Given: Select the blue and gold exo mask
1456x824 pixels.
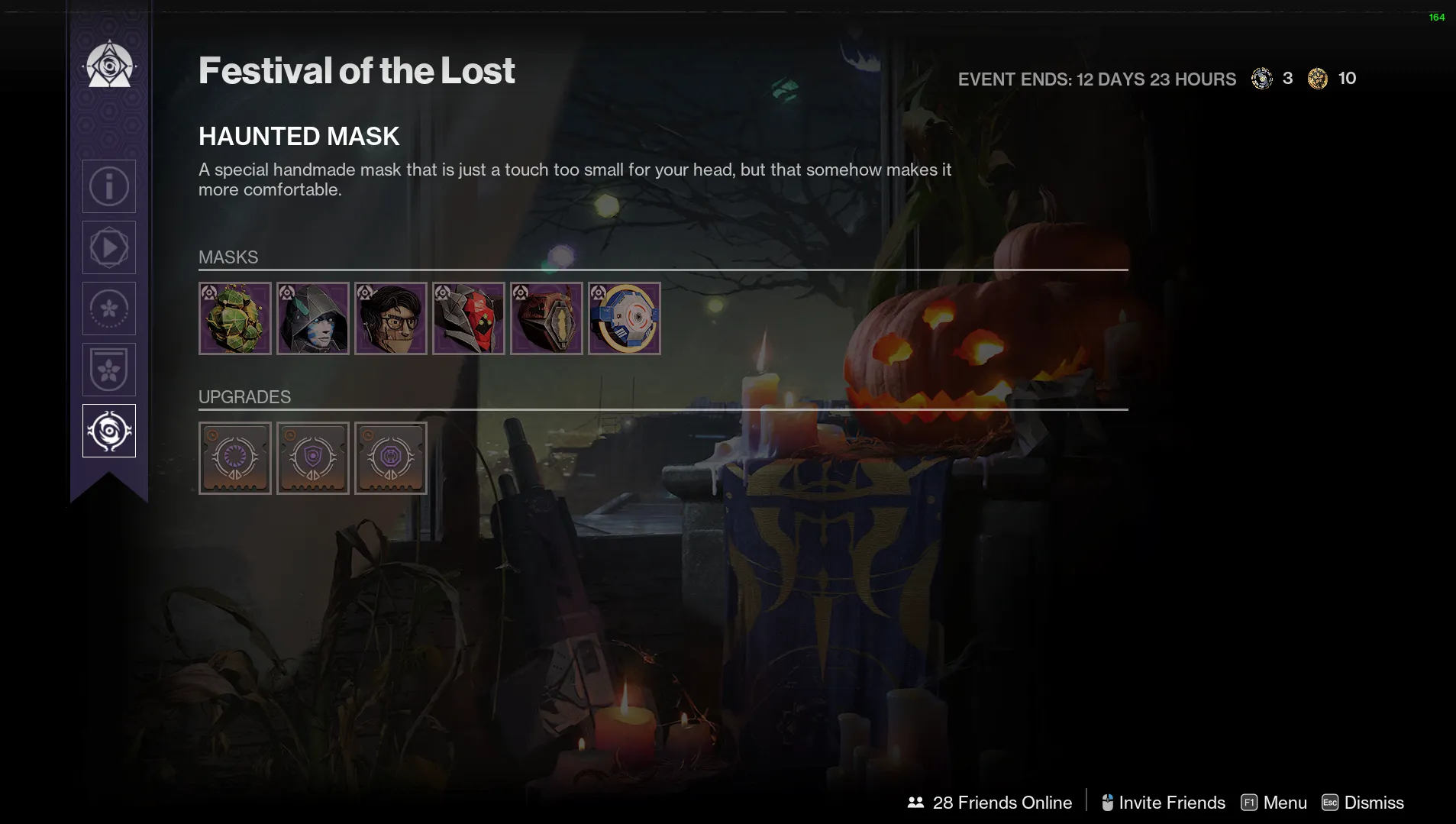Looking at the screenshot, I should point(625,318).
